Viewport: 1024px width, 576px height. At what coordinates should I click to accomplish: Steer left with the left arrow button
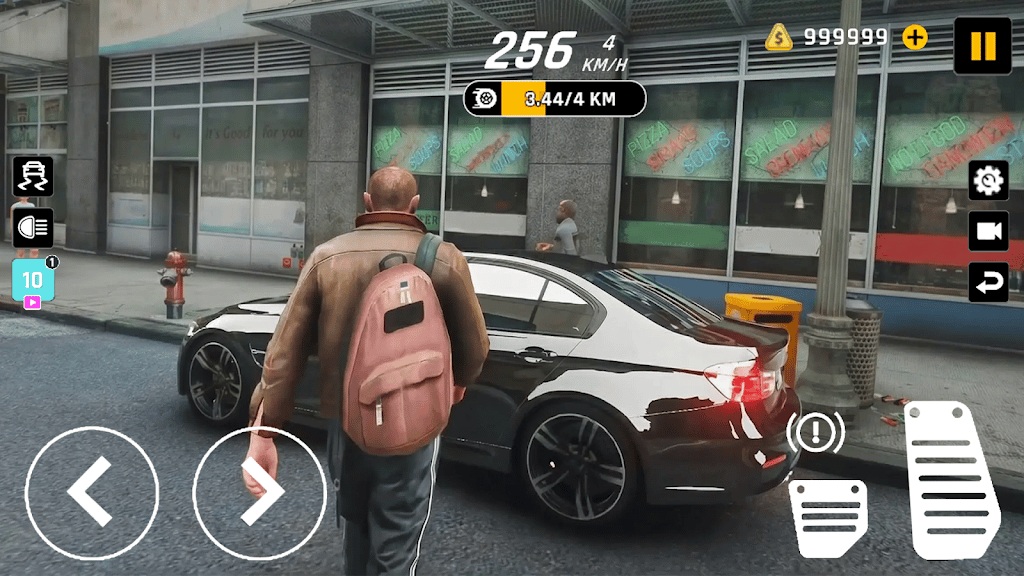coord(91,492)
